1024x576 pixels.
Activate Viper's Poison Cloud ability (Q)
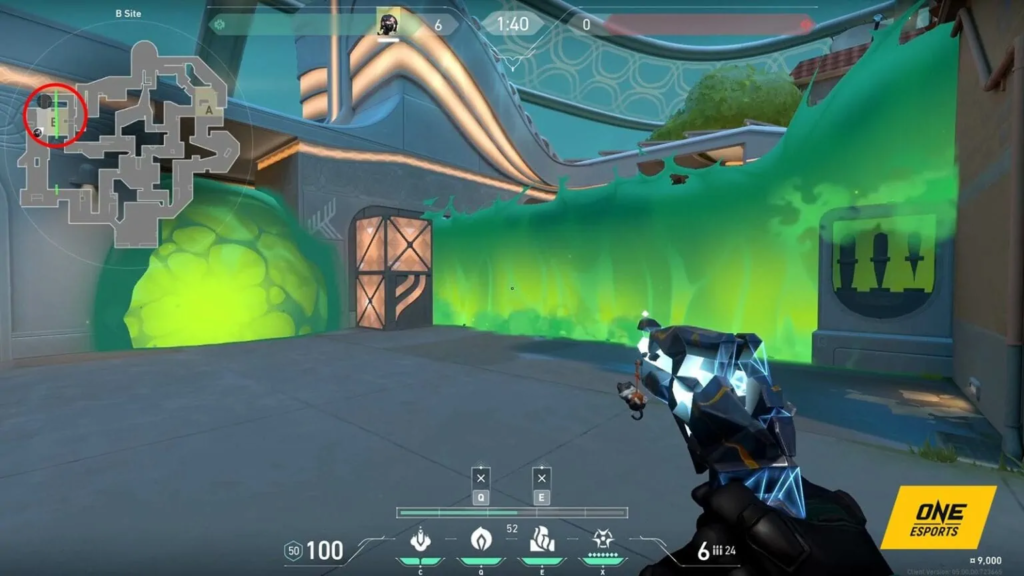481,540
